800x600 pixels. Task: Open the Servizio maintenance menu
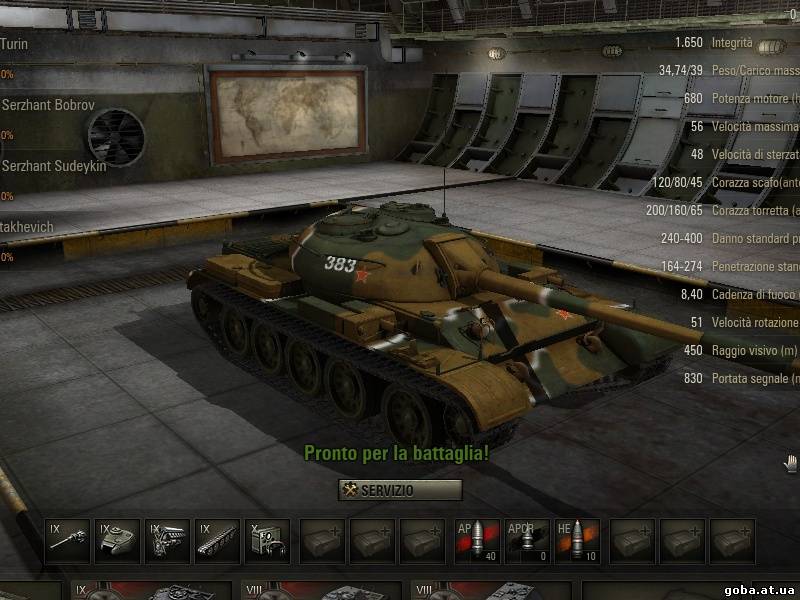point(400,490)
